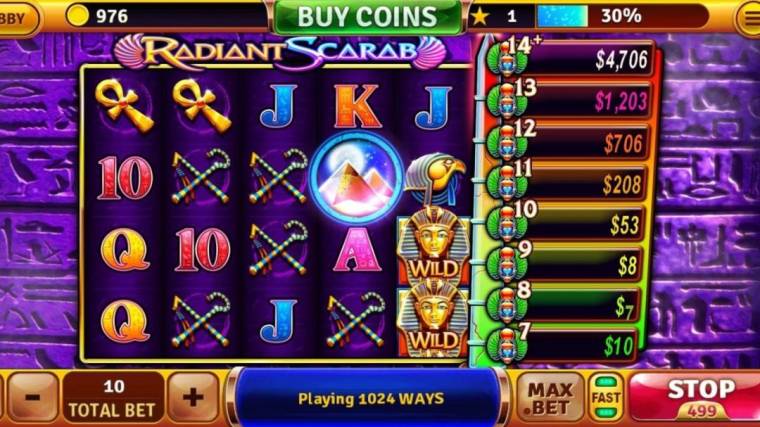Open the hamburger menu

pyautogui.click(x=747, y=17)
